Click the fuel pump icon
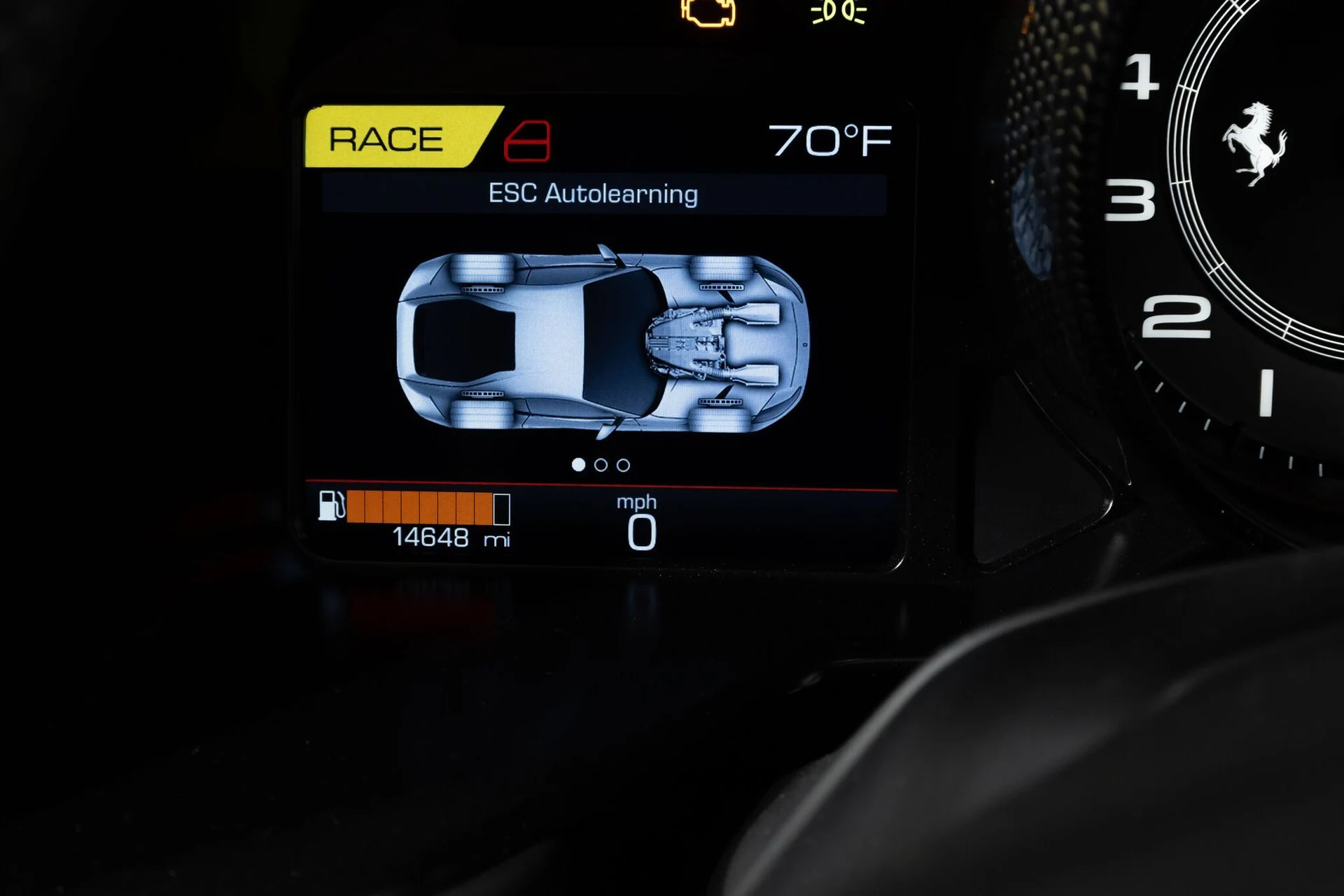 (x=331, y=505)
